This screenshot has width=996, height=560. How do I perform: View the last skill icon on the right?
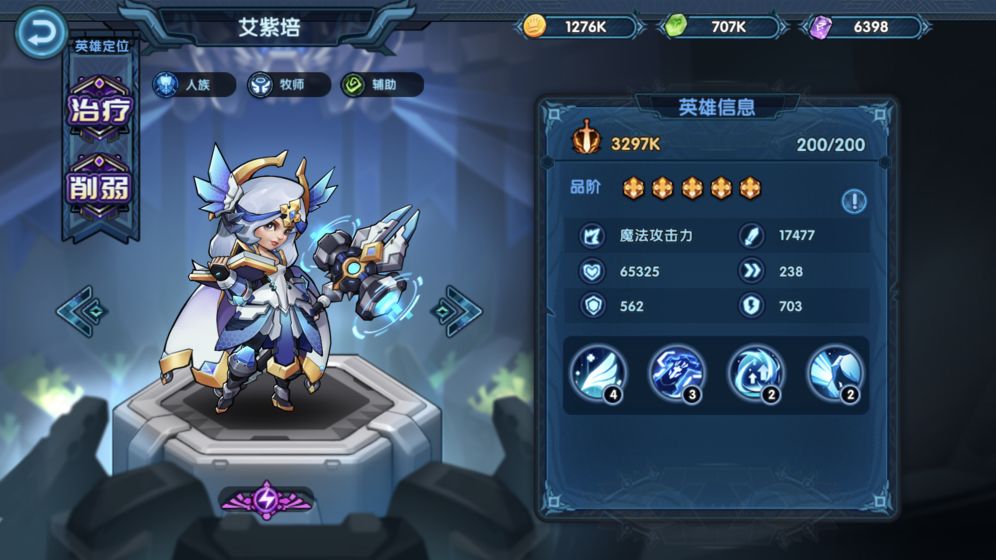coord(835,373)
